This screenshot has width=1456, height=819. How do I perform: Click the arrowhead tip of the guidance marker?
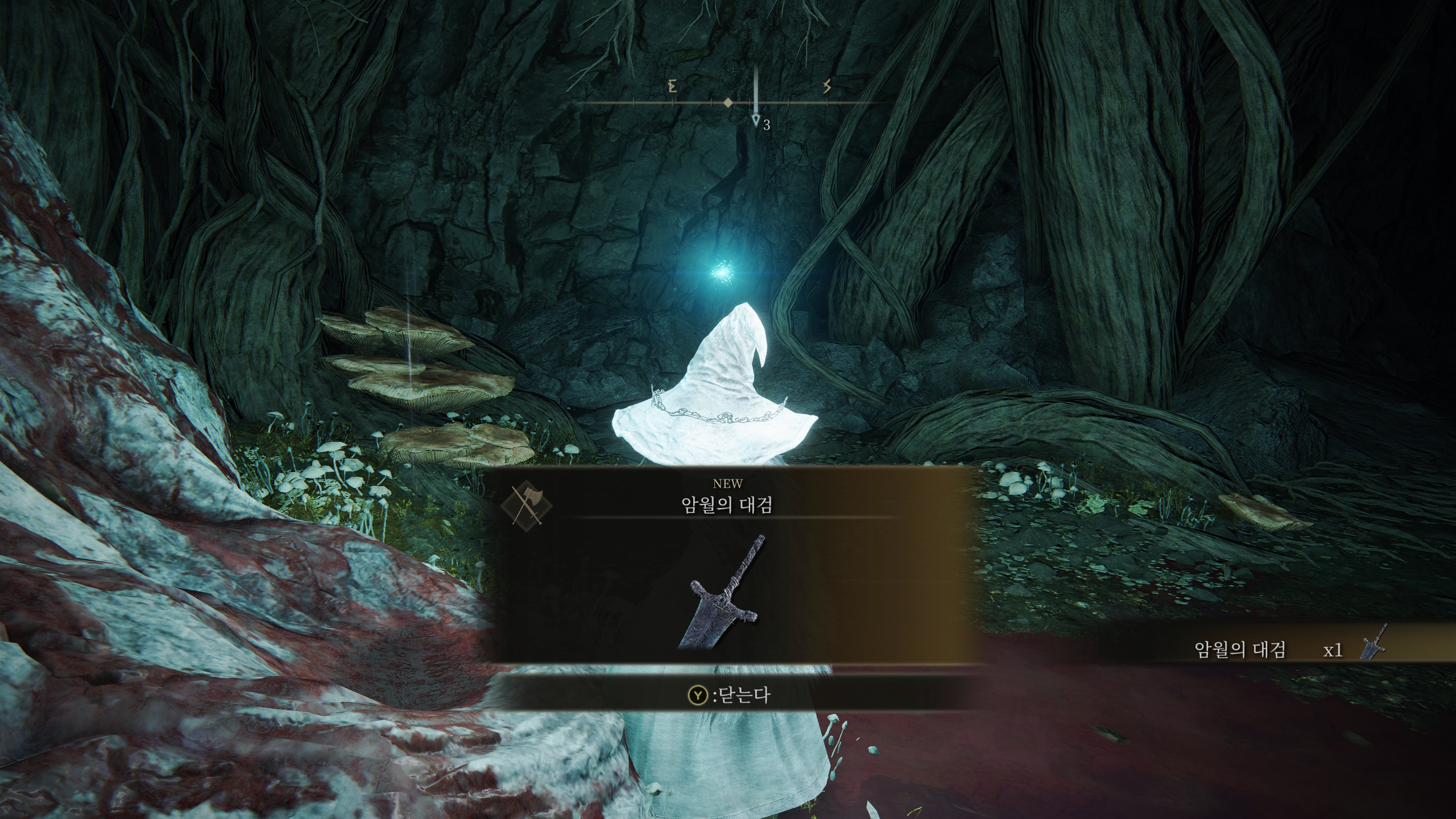click(755, 121)
